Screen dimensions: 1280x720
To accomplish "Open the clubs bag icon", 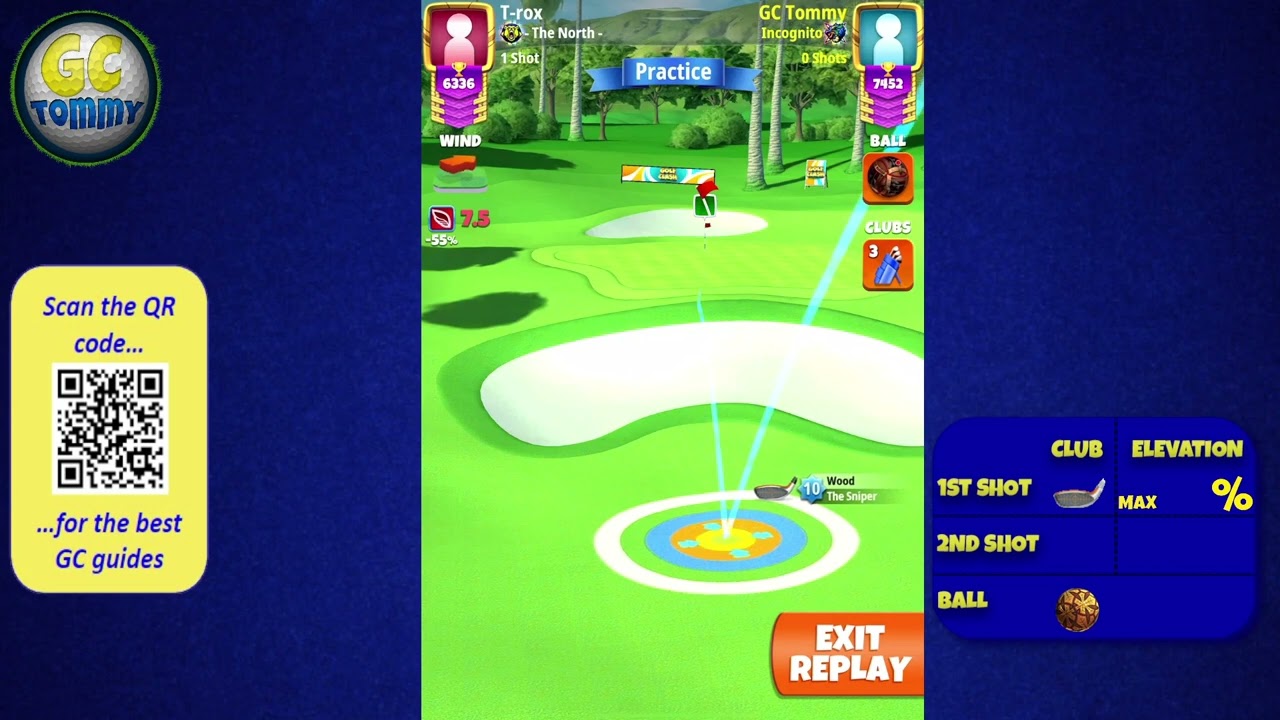I will 887,265.
